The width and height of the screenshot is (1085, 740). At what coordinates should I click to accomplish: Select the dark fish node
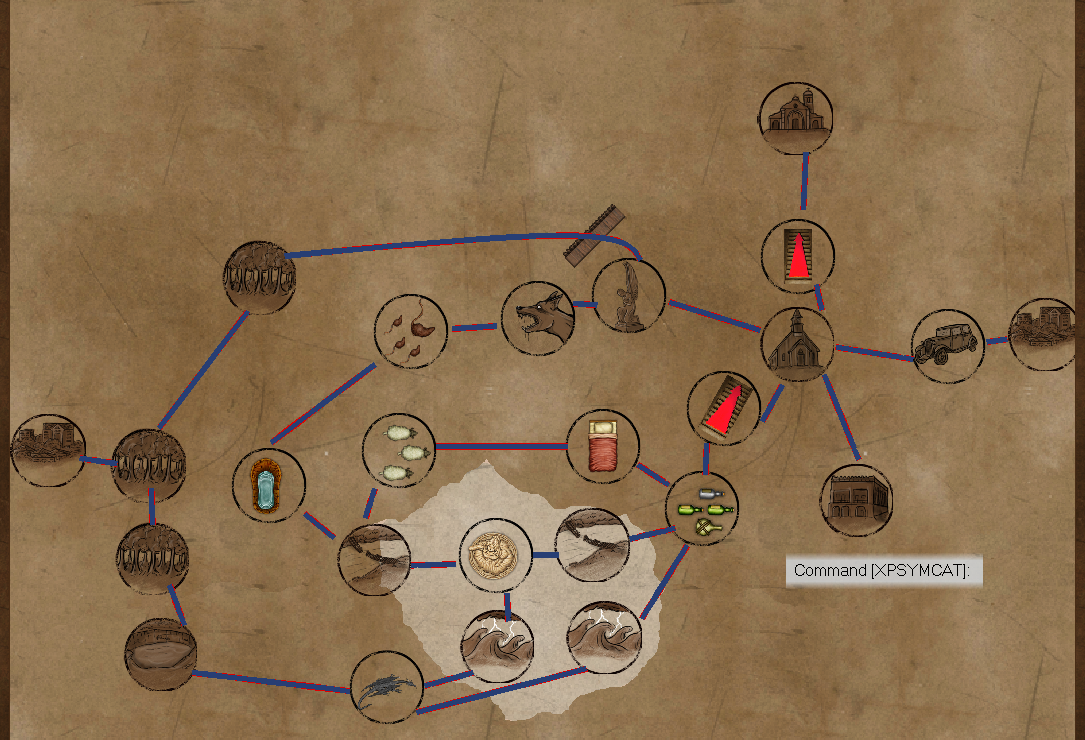(387, 687)
